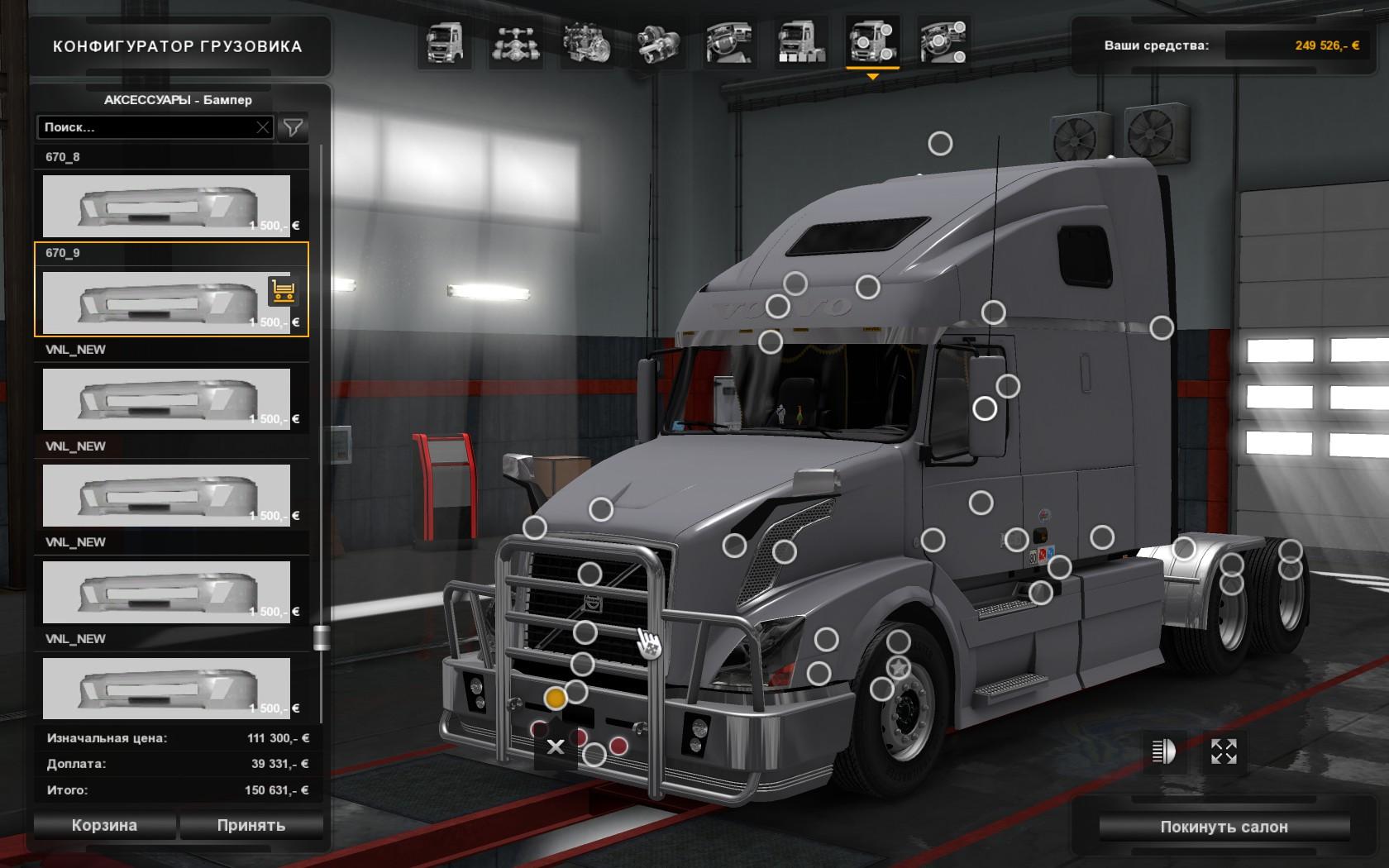Activate the fullscreen view arrows icon
The width and height of the screenshot is (1389, 868).
coord(1224,751)
